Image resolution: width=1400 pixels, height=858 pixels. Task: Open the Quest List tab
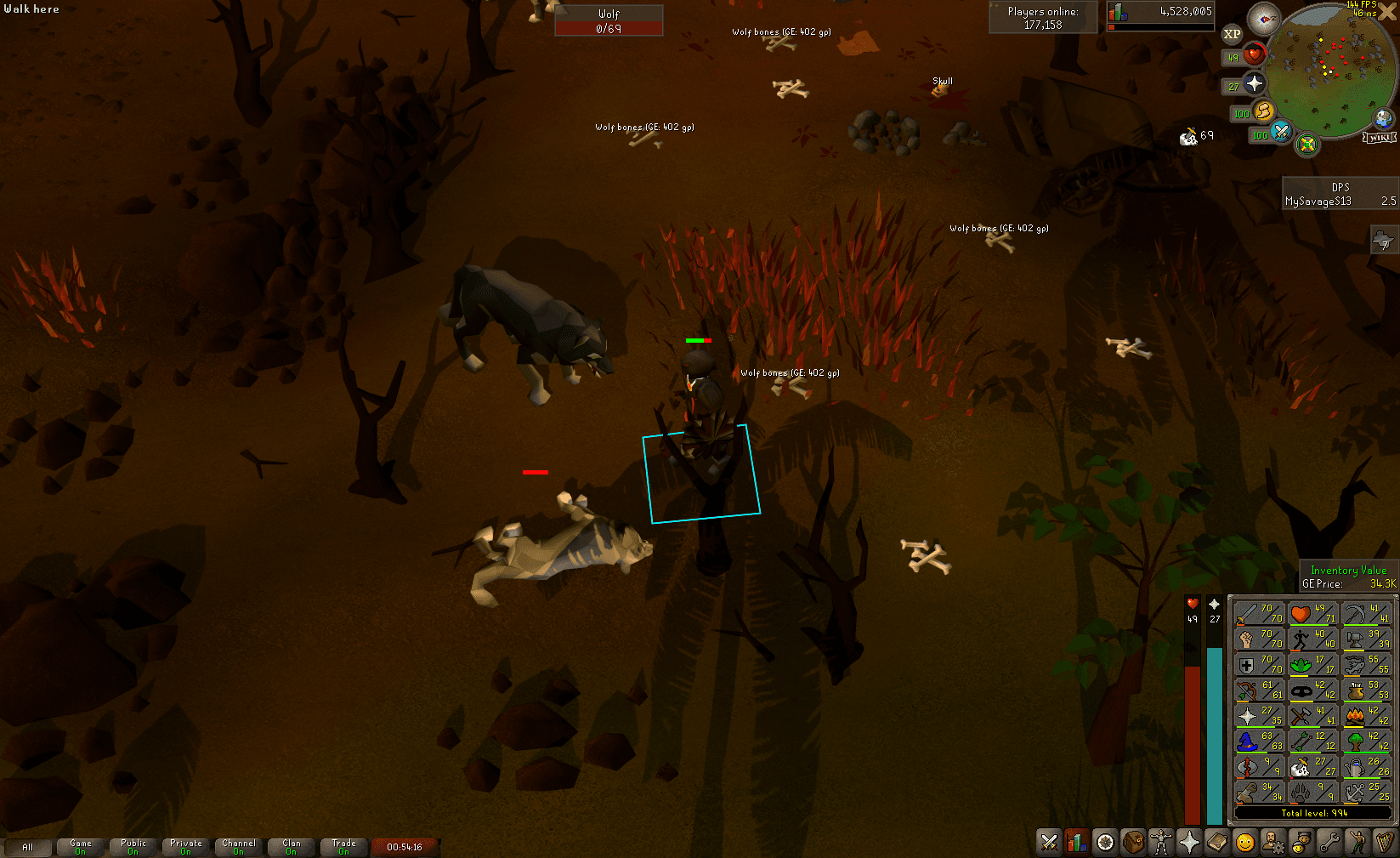(1104, 842)
